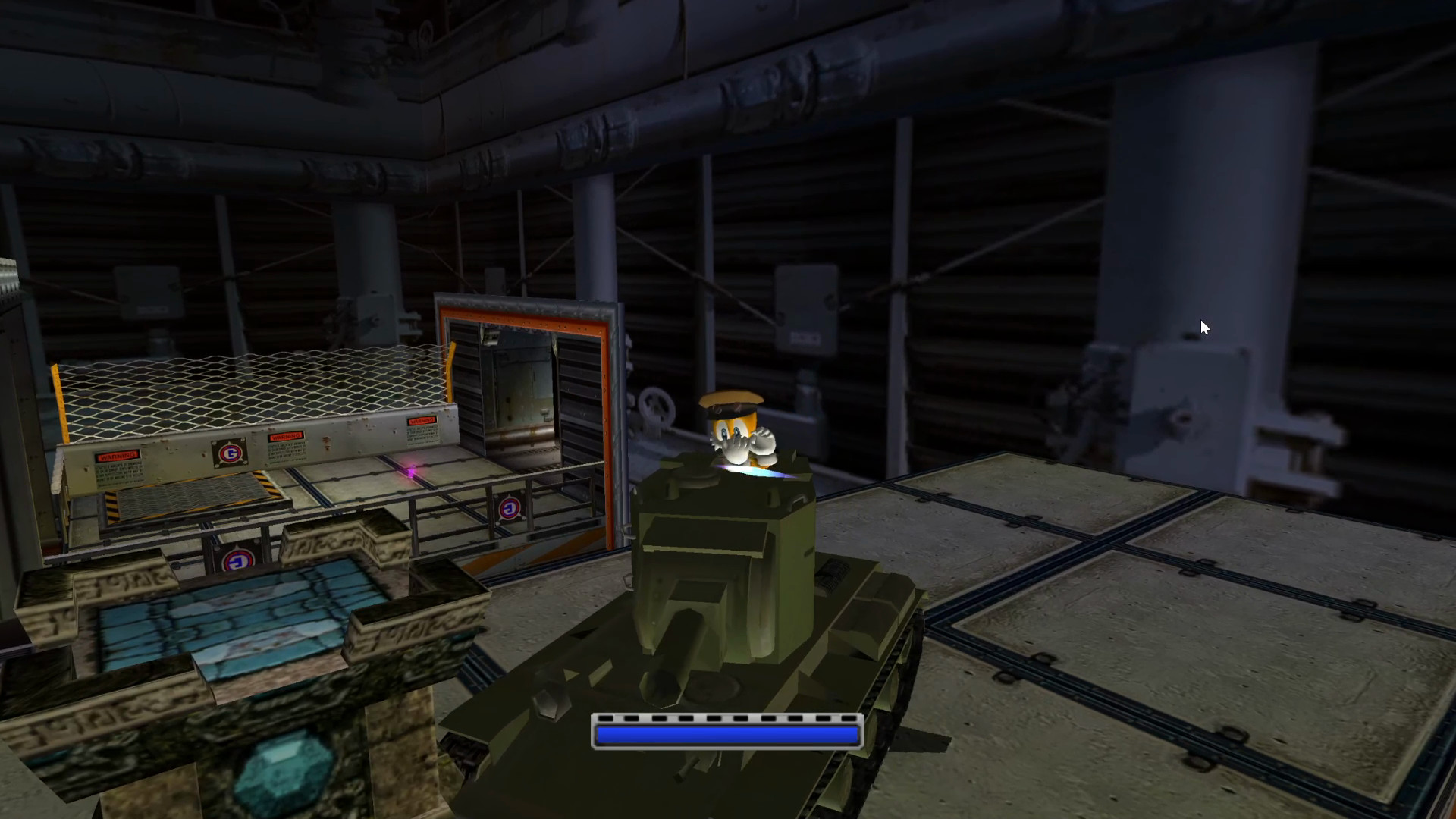Click the mouse cursor area near the pillar

1204,326
